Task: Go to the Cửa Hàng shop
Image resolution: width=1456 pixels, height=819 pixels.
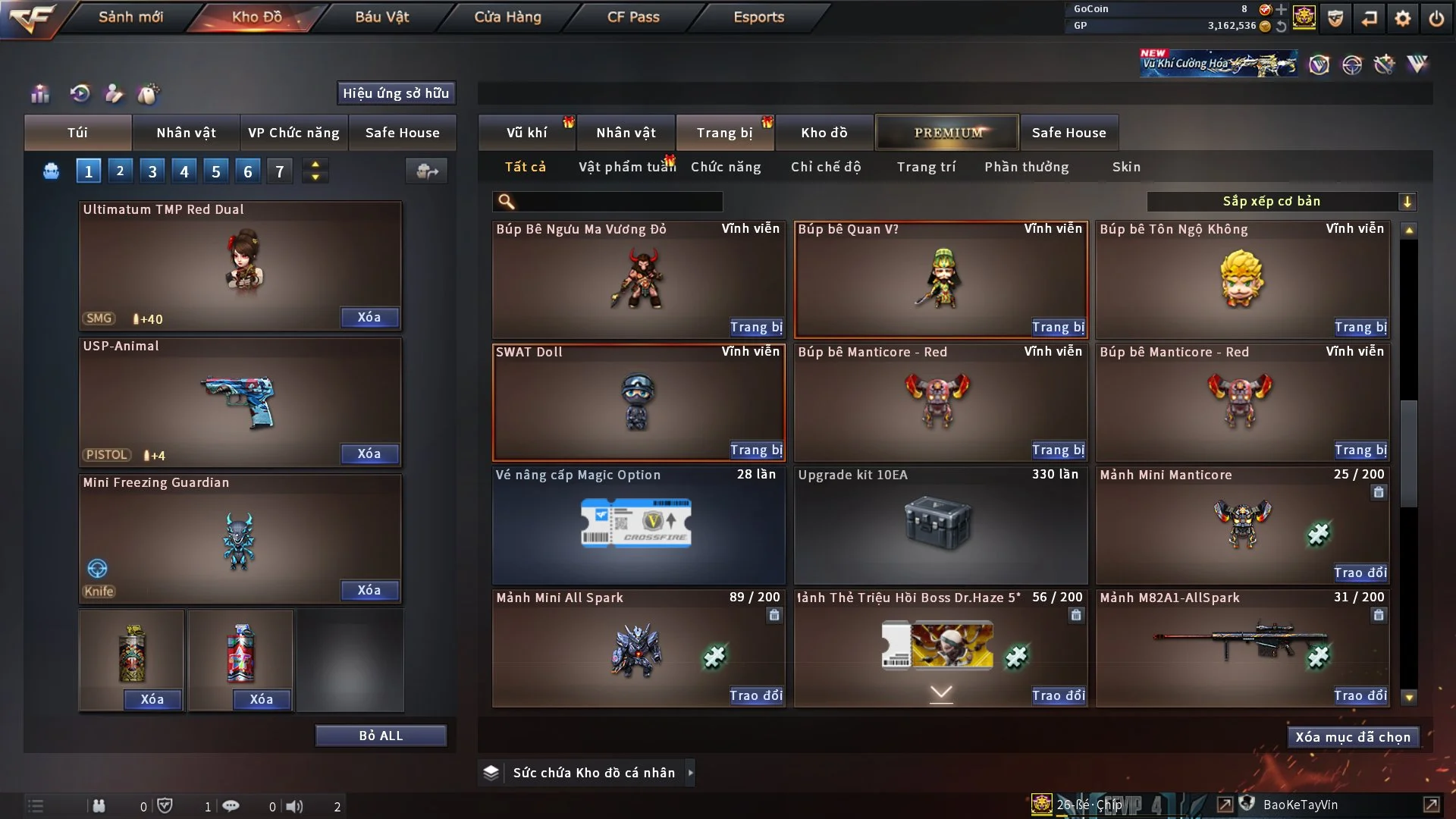Action: coord(507,17)
